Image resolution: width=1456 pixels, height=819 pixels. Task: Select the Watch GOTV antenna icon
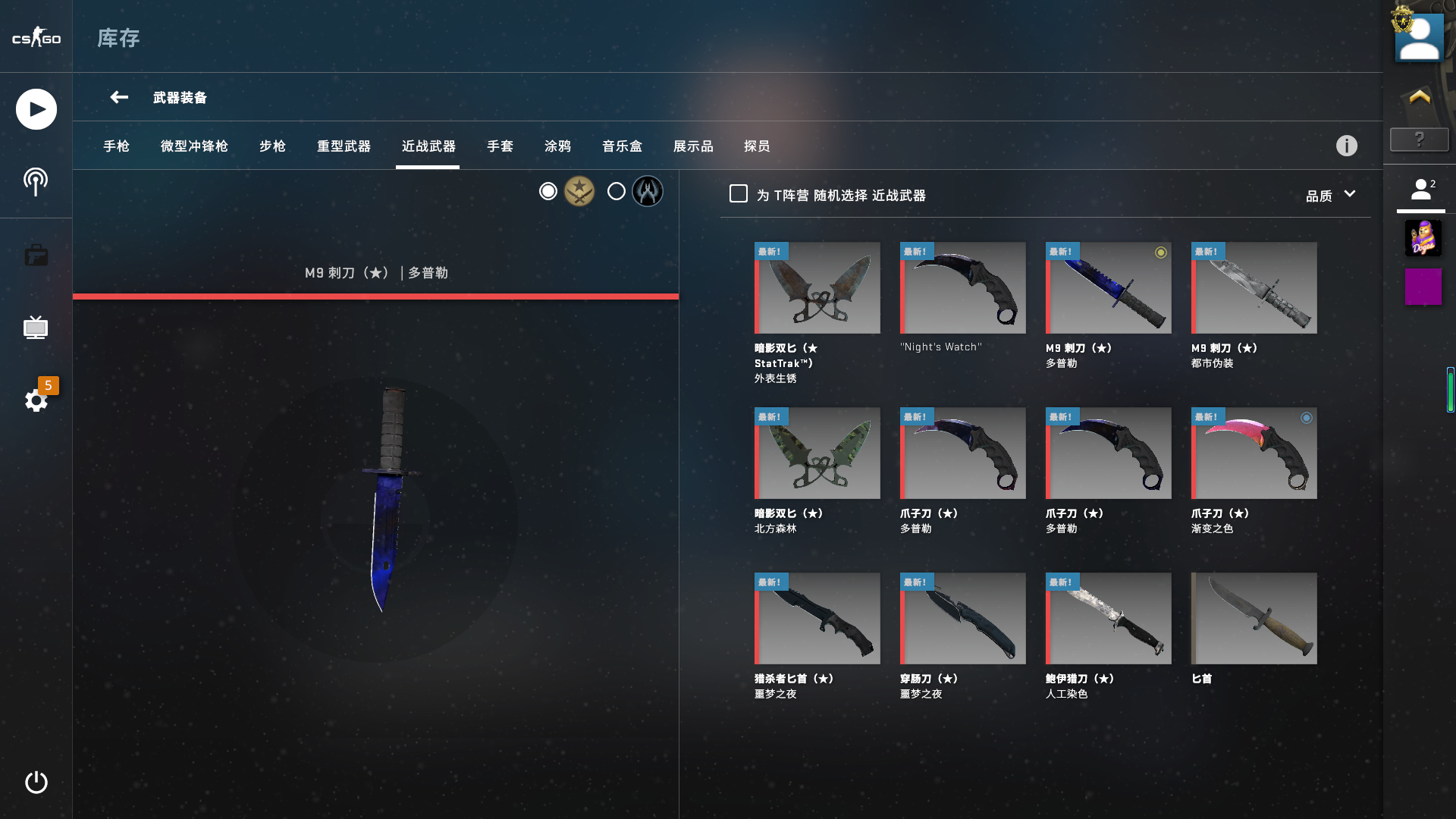pos(36,180)
